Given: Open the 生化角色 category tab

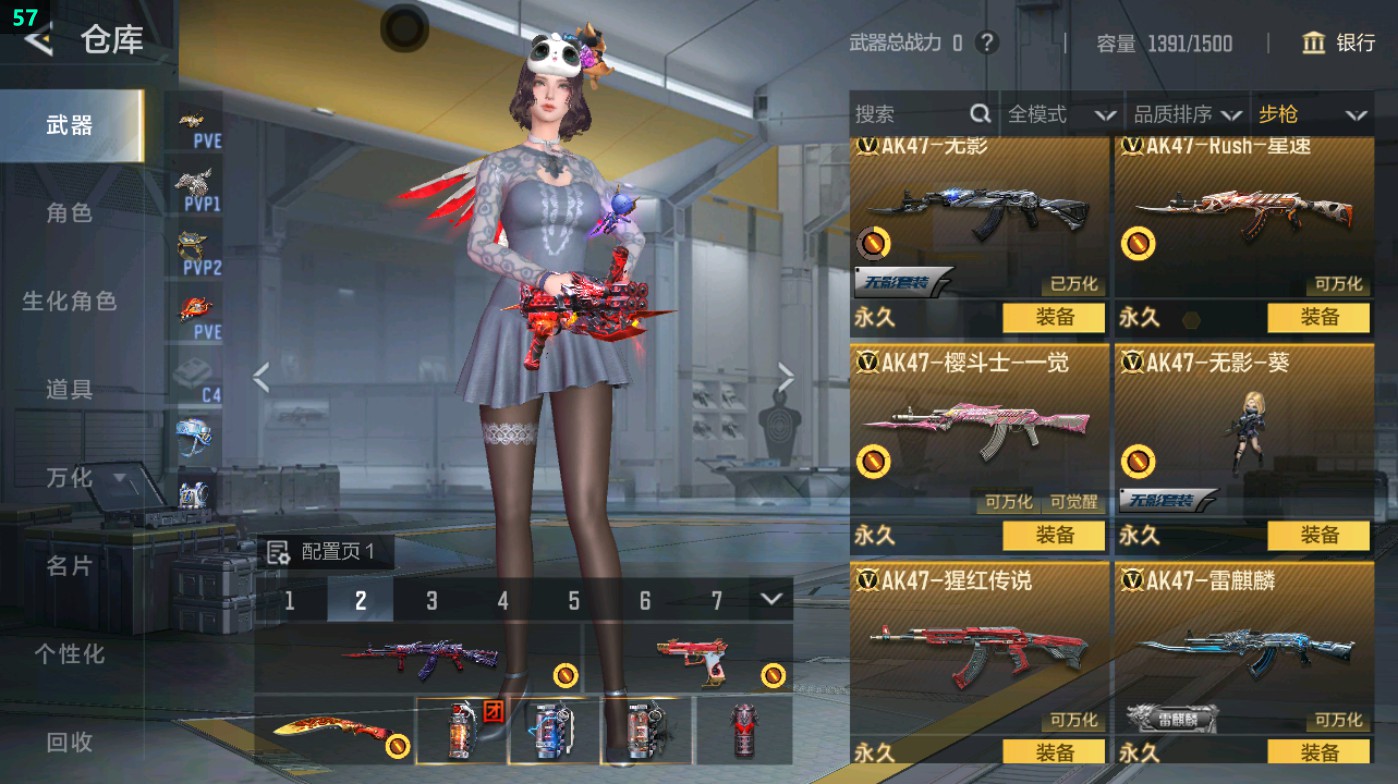Looking at the screenshot, I should click(x=69, y=301).
